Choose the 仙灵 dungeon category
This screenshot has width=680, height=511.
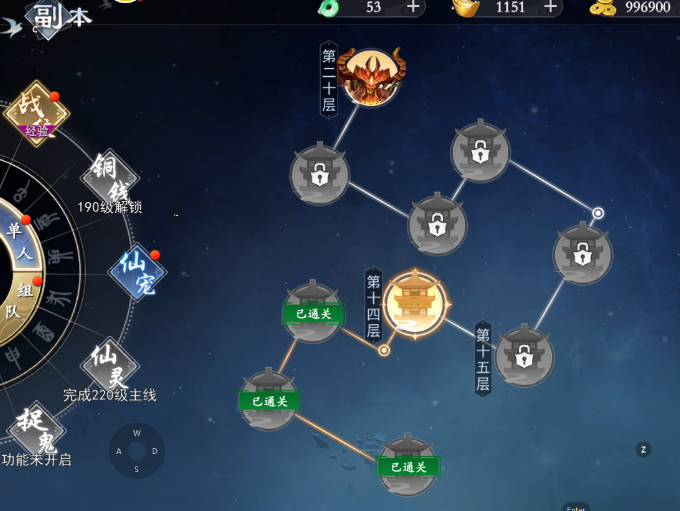pyautogui.click(x=110, y=364)
